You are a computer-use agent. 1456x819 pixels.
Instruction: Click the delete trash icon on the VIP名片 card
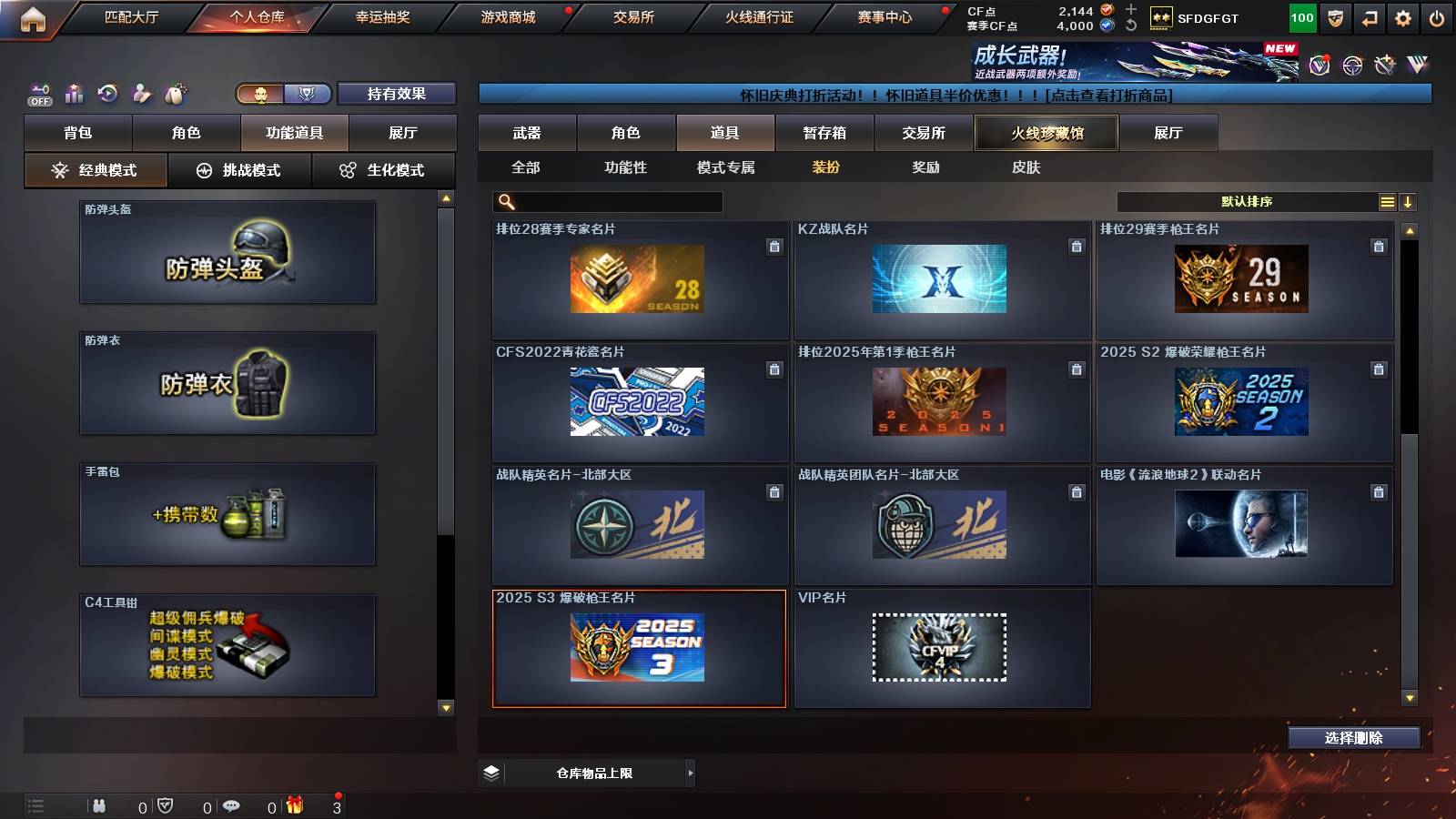[x=1076, y=614]
